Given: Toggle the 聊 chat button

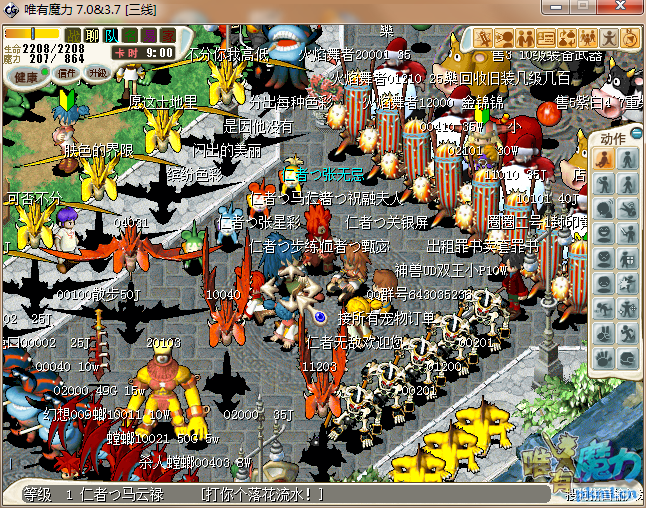Looking at the screenshot, I should [x=91, y=36].
